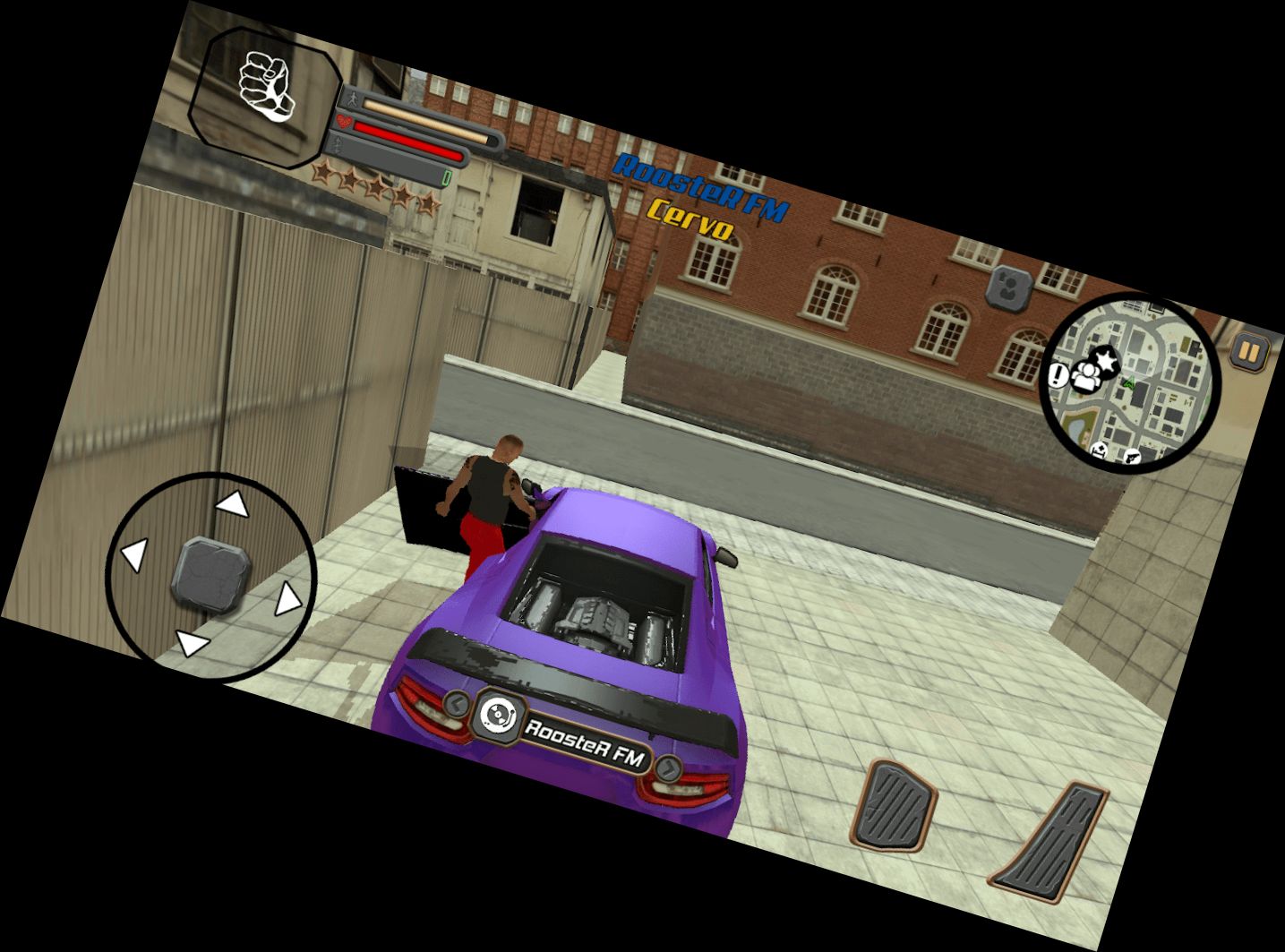Screen dimensions: 1285x952
Task: Toggle the radio turntable icon
Action: [x=497, y=714]
